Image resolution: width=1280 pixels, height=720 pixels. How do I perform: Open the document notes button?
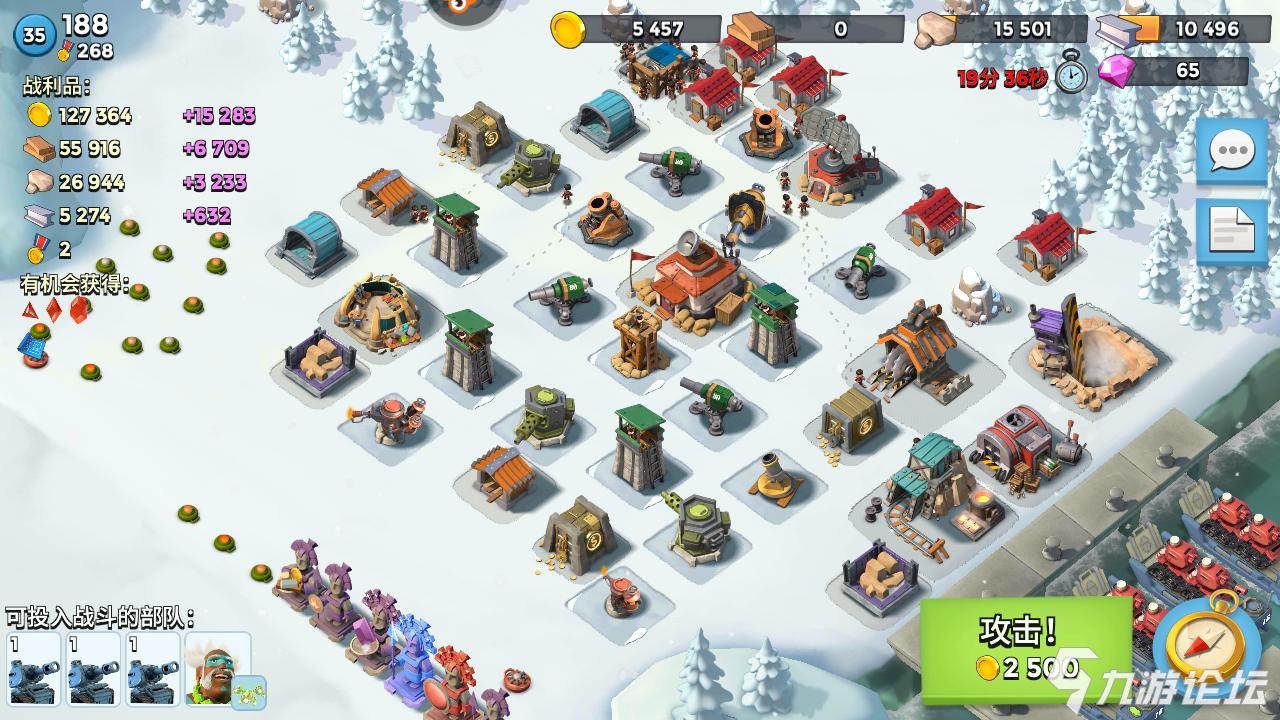pos(1231,232)
